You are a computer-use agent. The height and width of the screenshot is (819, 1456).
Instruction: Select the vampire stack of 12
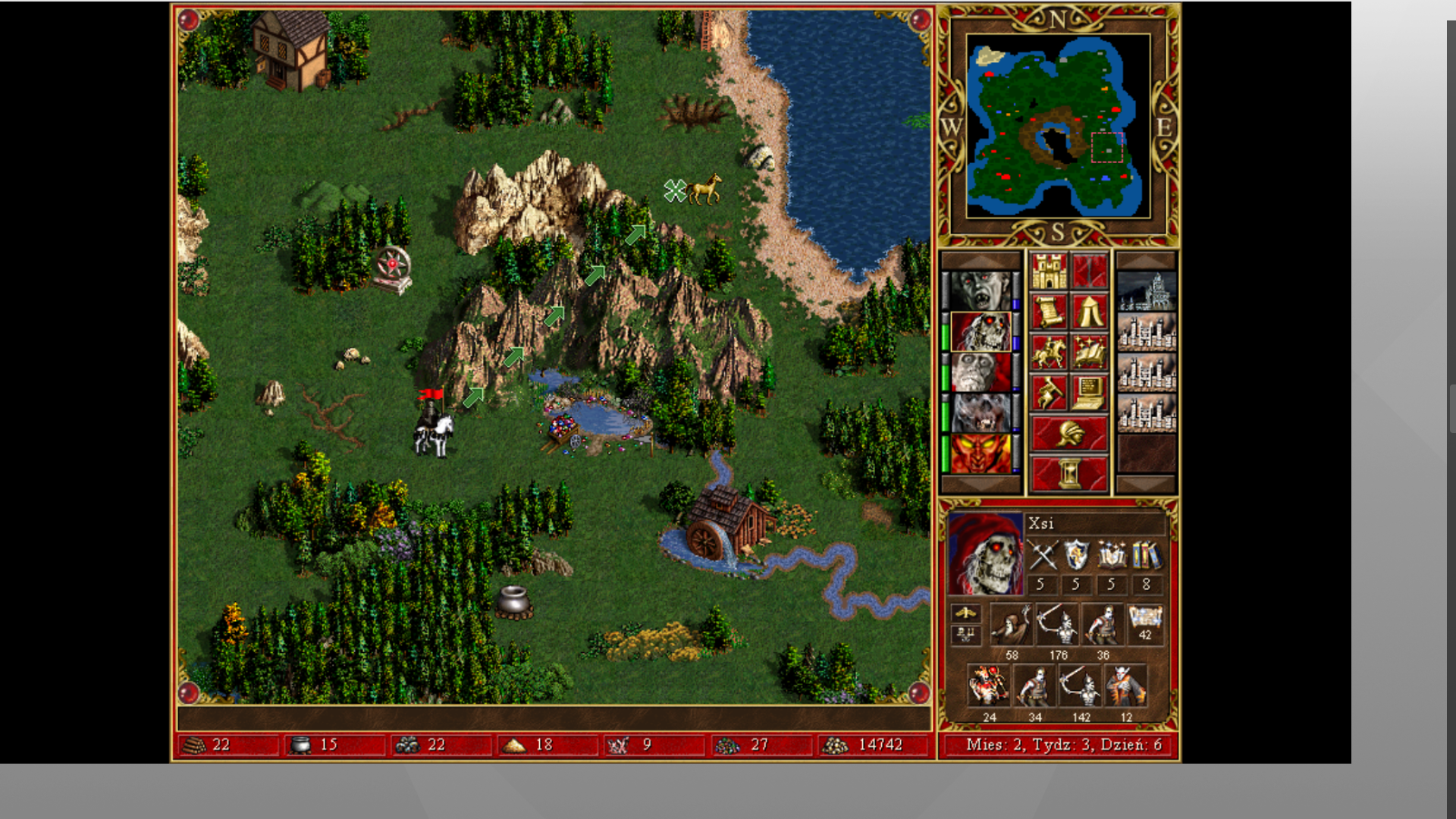click(1125, 686)
